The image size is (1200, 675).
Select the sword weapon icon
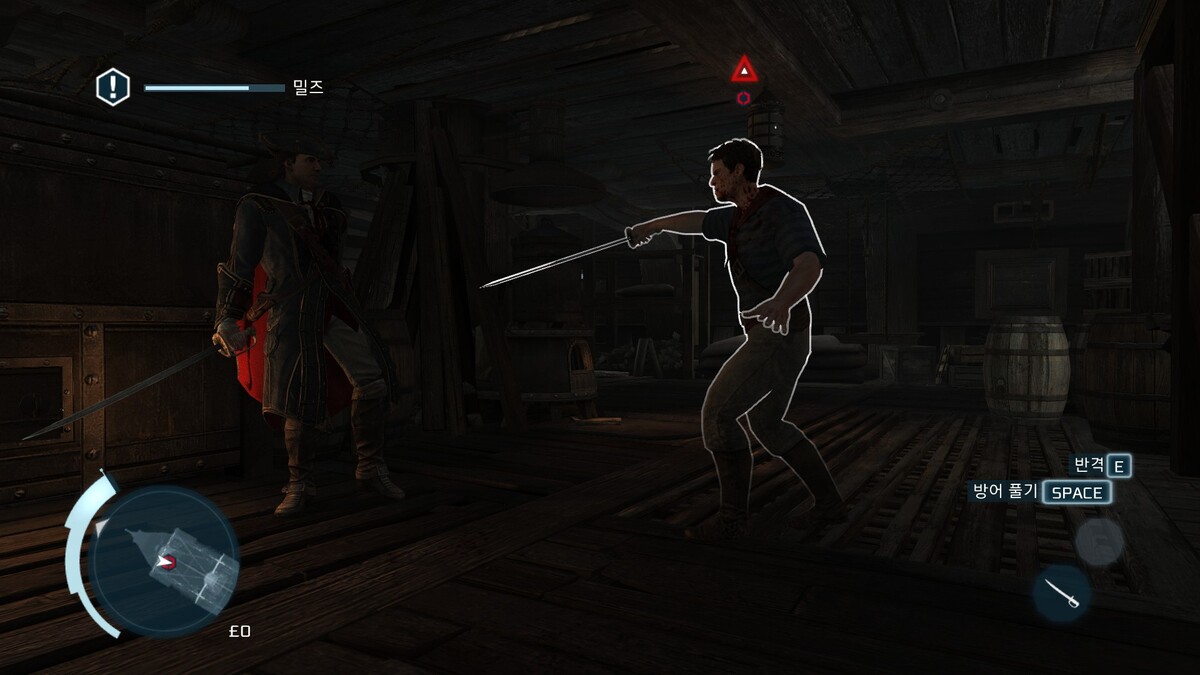point(1061,593)
